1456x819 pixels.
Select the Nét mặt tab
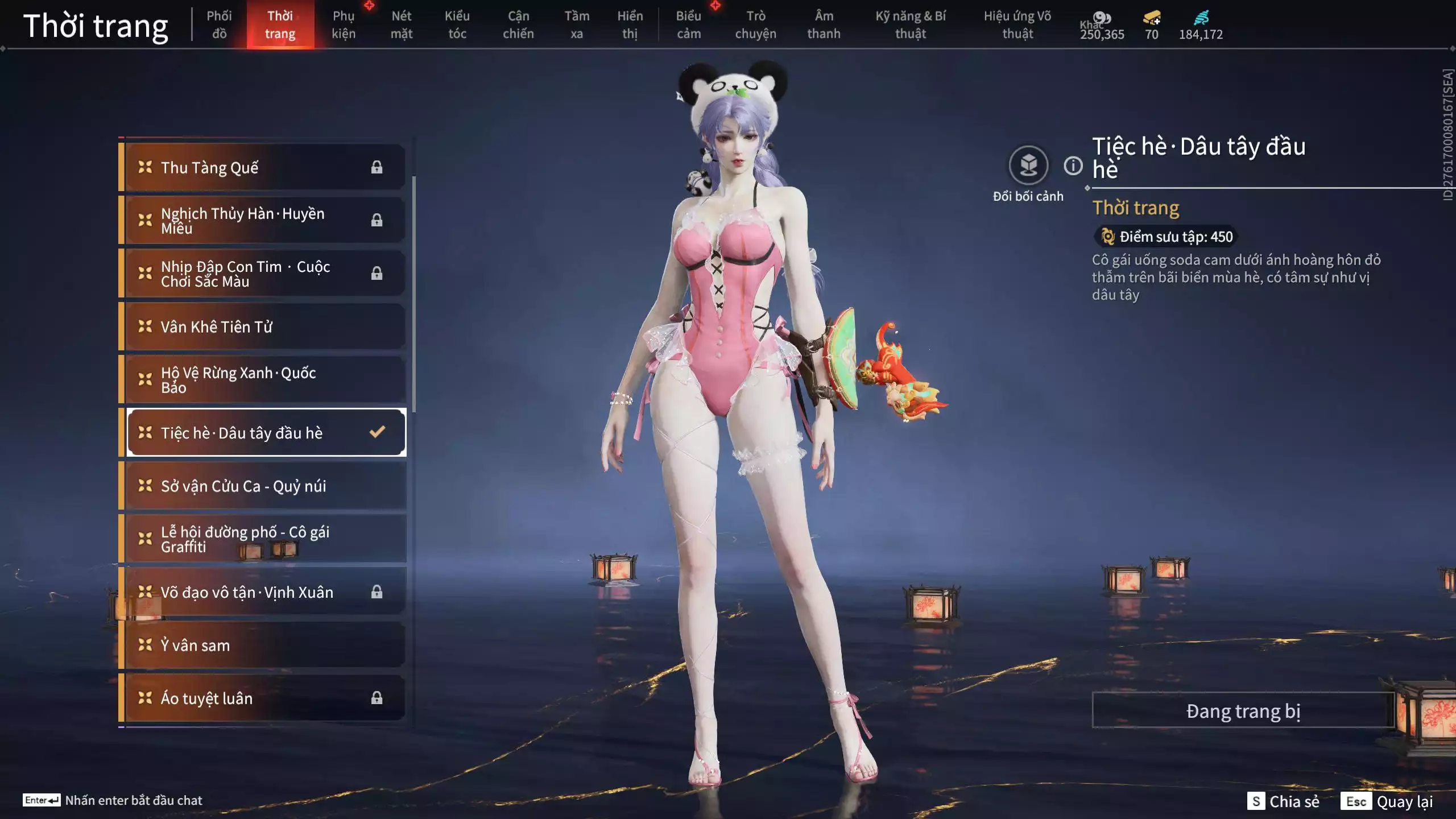[x=401, y=24]
